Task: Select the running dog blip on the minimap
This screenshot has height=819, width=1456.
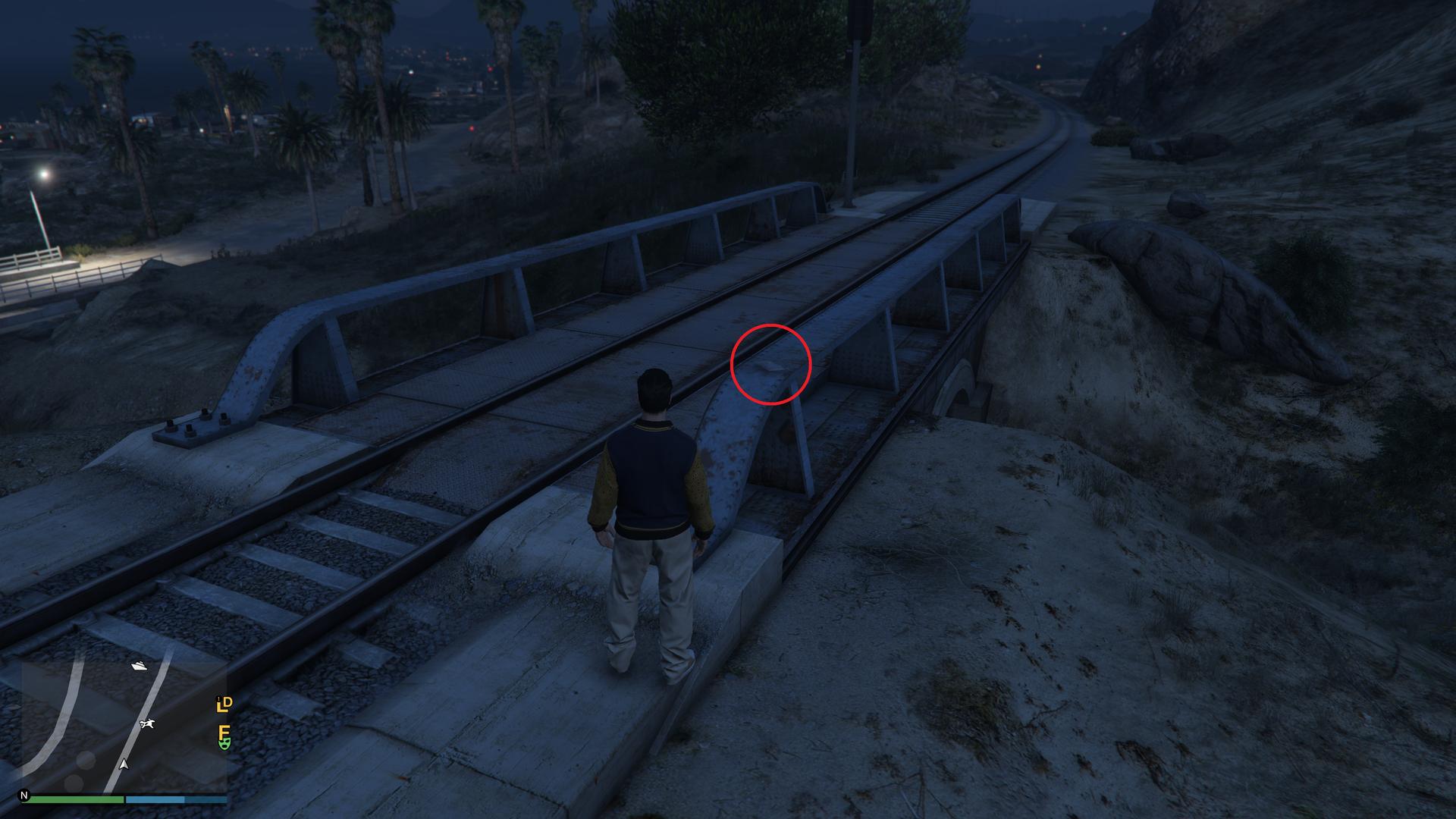Action: tap(148, 725)
